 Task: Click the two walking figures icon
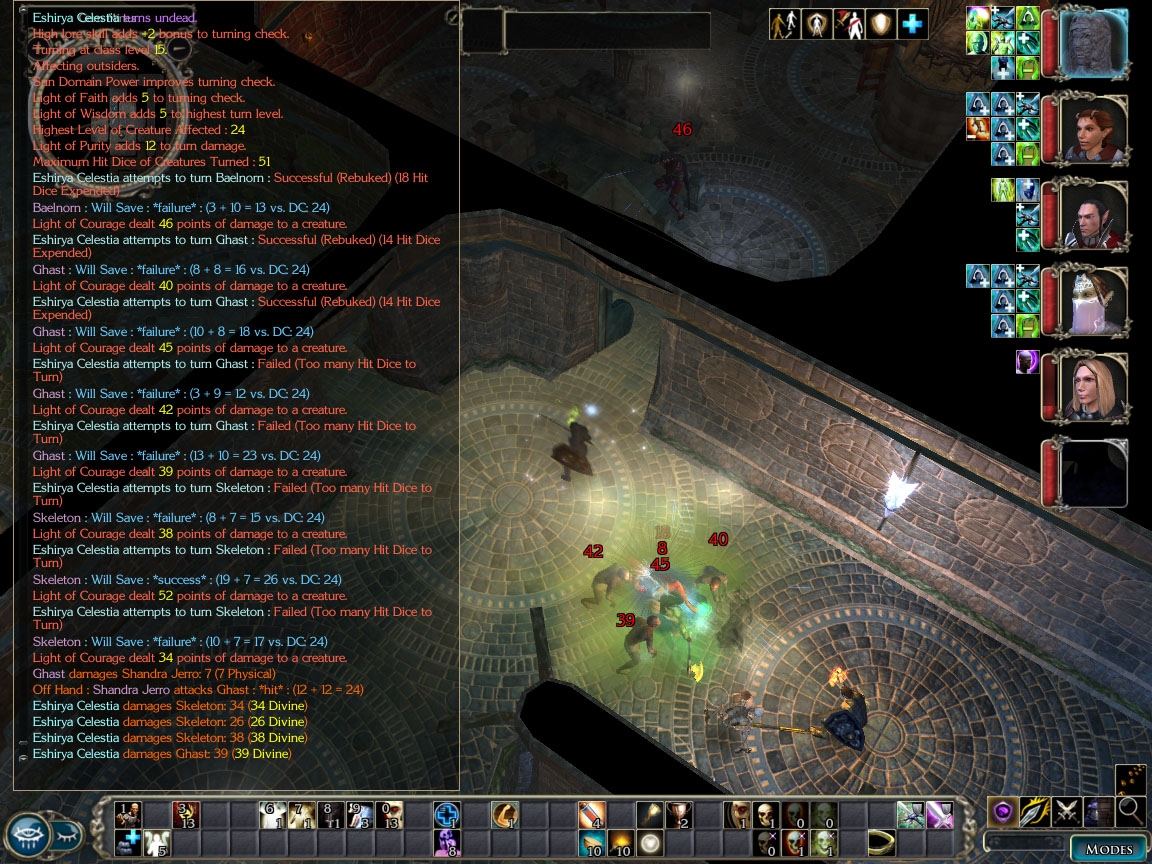784,24
